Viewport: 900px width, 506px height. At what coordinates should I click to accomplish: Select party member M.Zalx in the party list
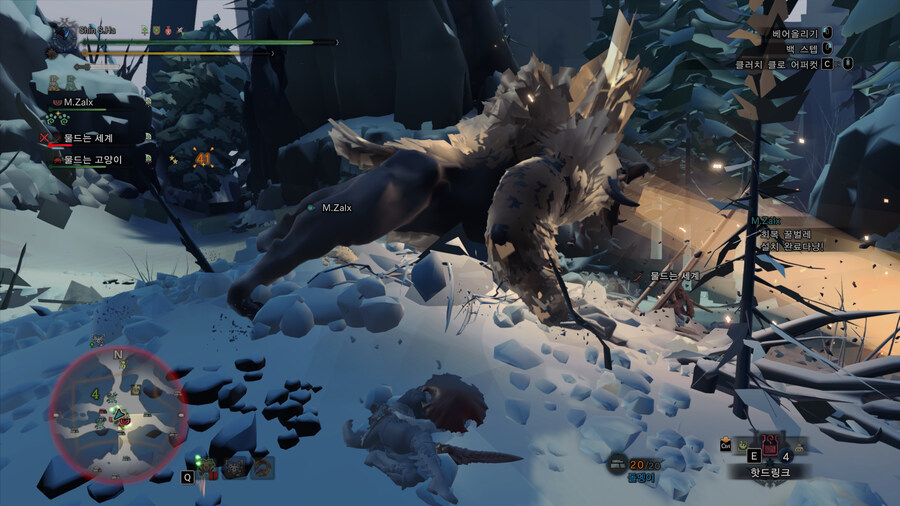[x=80, y=102]
